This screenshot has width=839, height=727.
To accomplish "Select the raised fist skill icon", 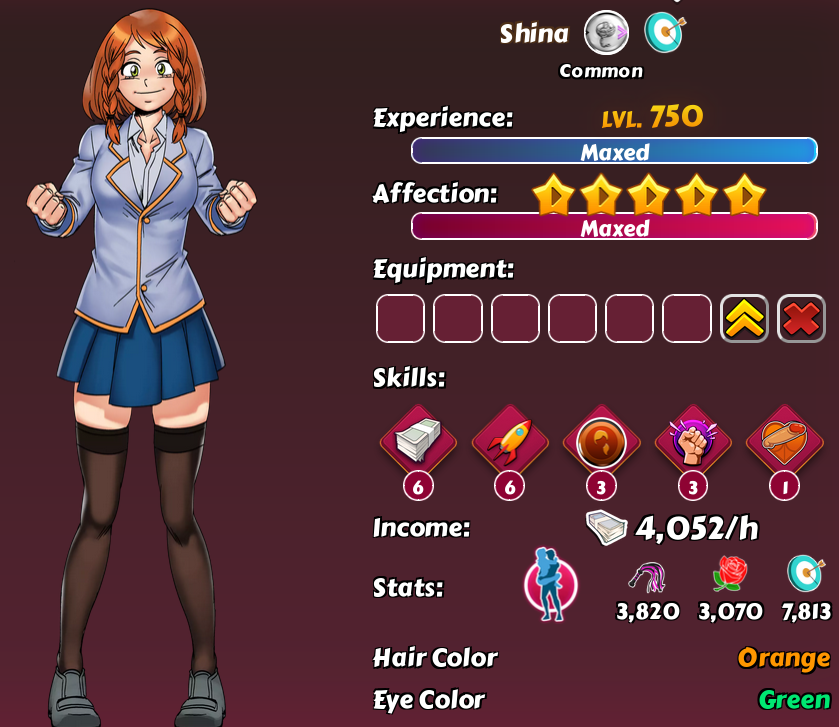I will click(x=692, y=442).
